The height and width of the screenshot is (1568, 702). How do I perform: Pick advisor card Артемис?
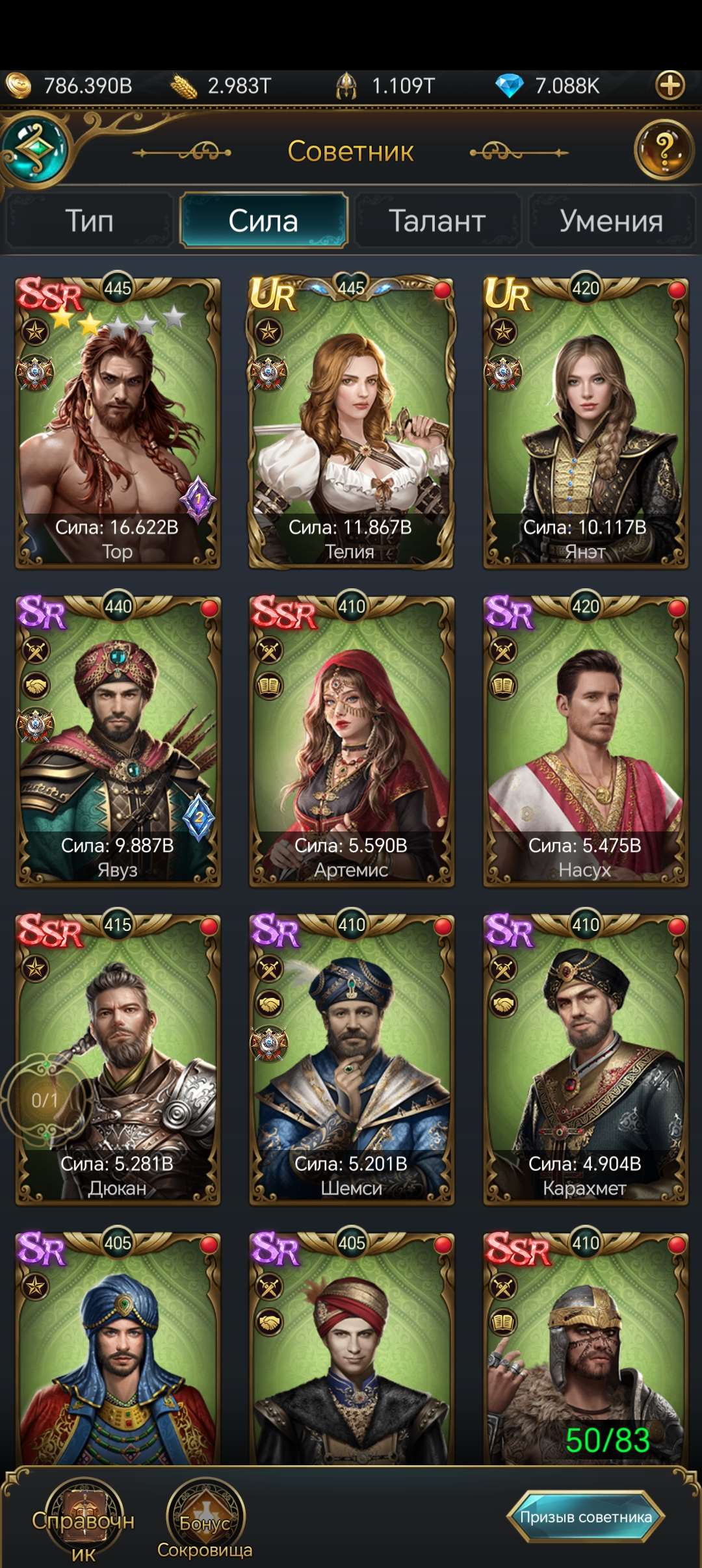[351, 741]
